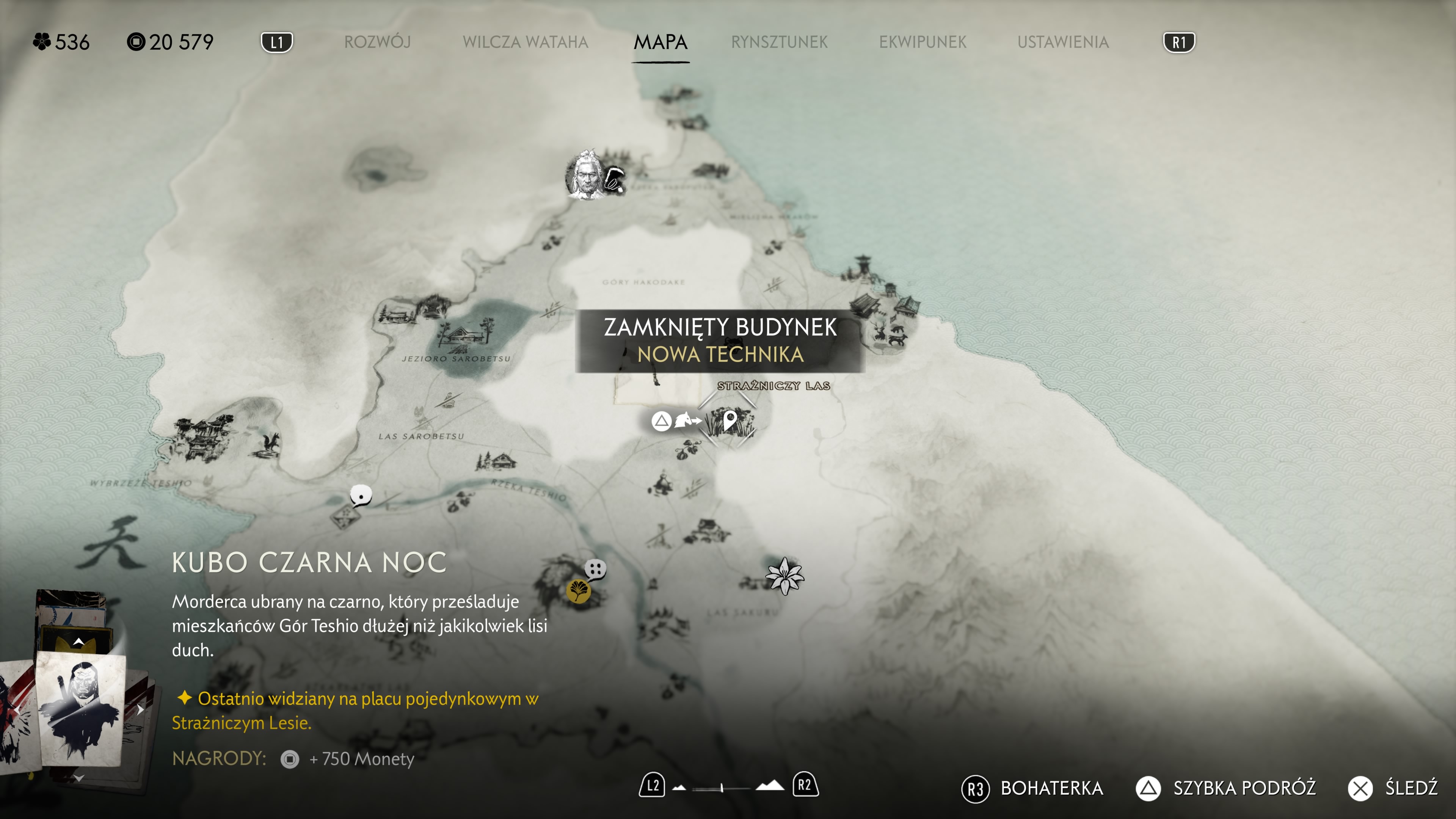Open the Wilcza Wataha tab
Screen dimensions: 1456x819
pyautogui.click(x=525, y=42)
